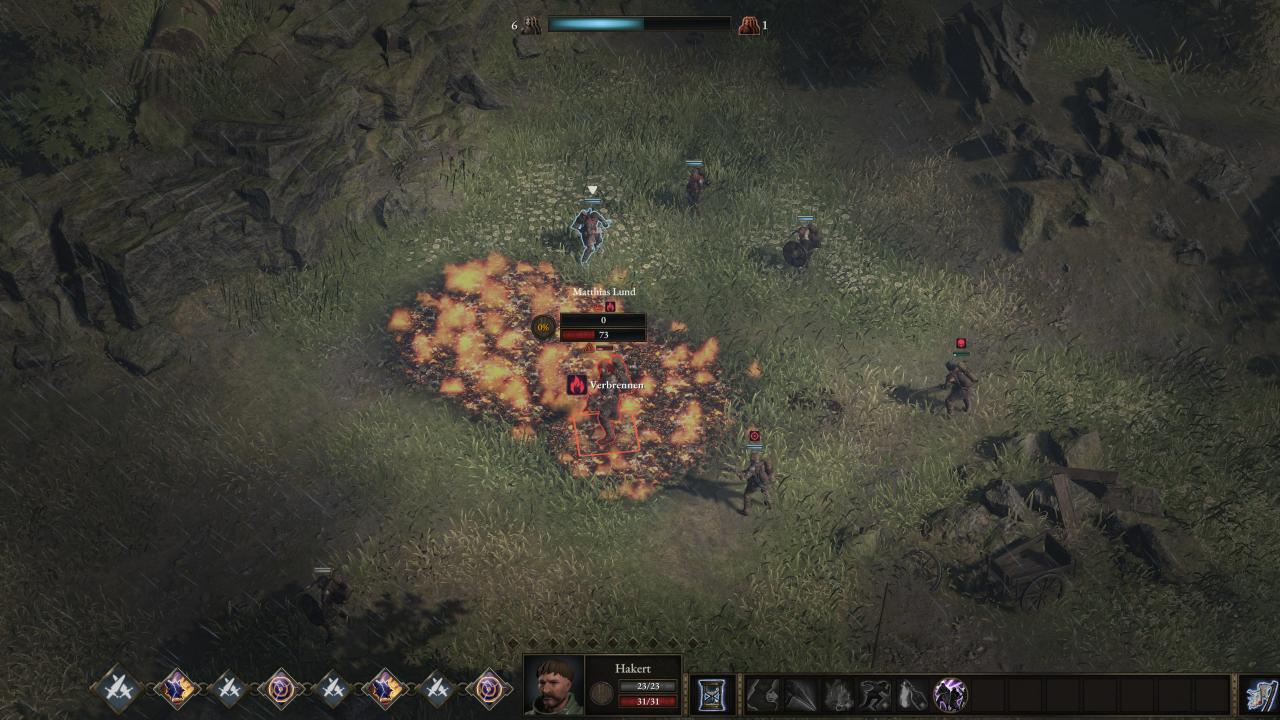Click Hakert's round shield icon
Viewport: 1280px width, 720px height.
click(602, 693)
